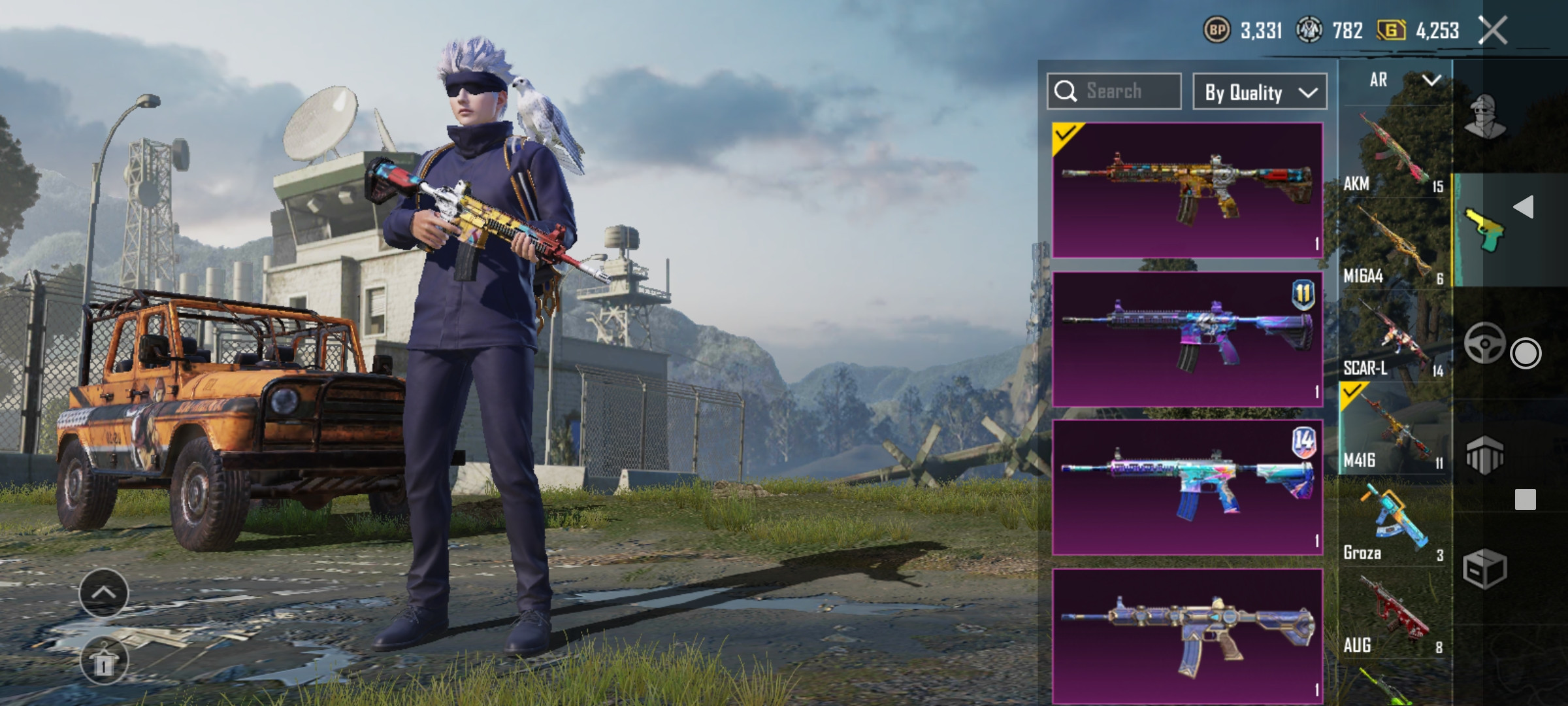
Task: Open the clothes hanger outfit preset button
Action: 104,661
